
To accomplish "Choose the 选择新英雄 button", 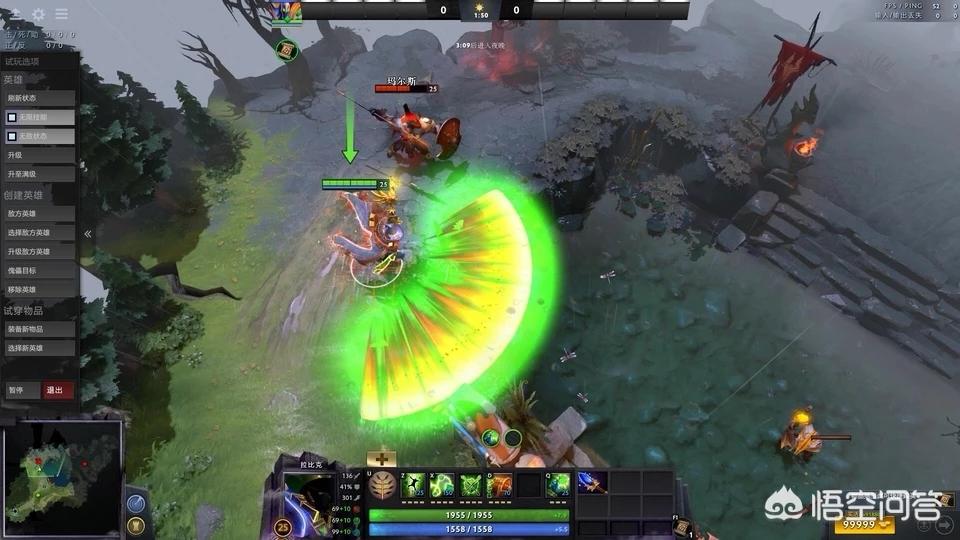I will [x=40, y=348].
